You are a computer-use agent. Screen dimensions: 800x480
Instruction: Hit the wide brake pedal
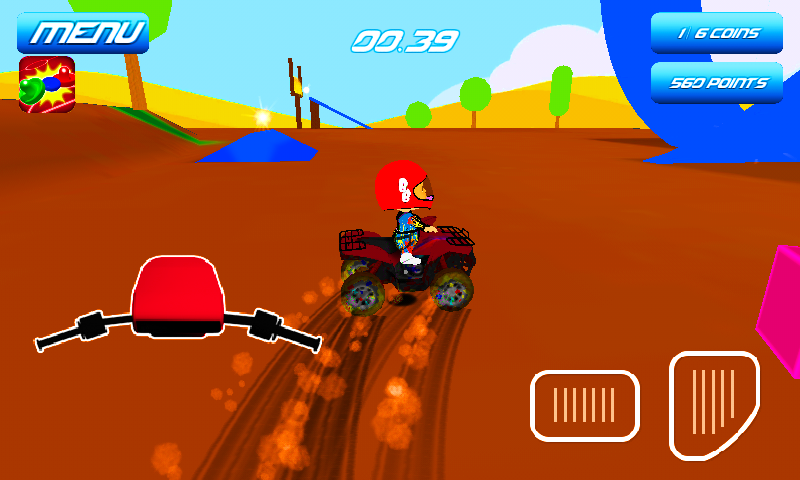(584, 405)
